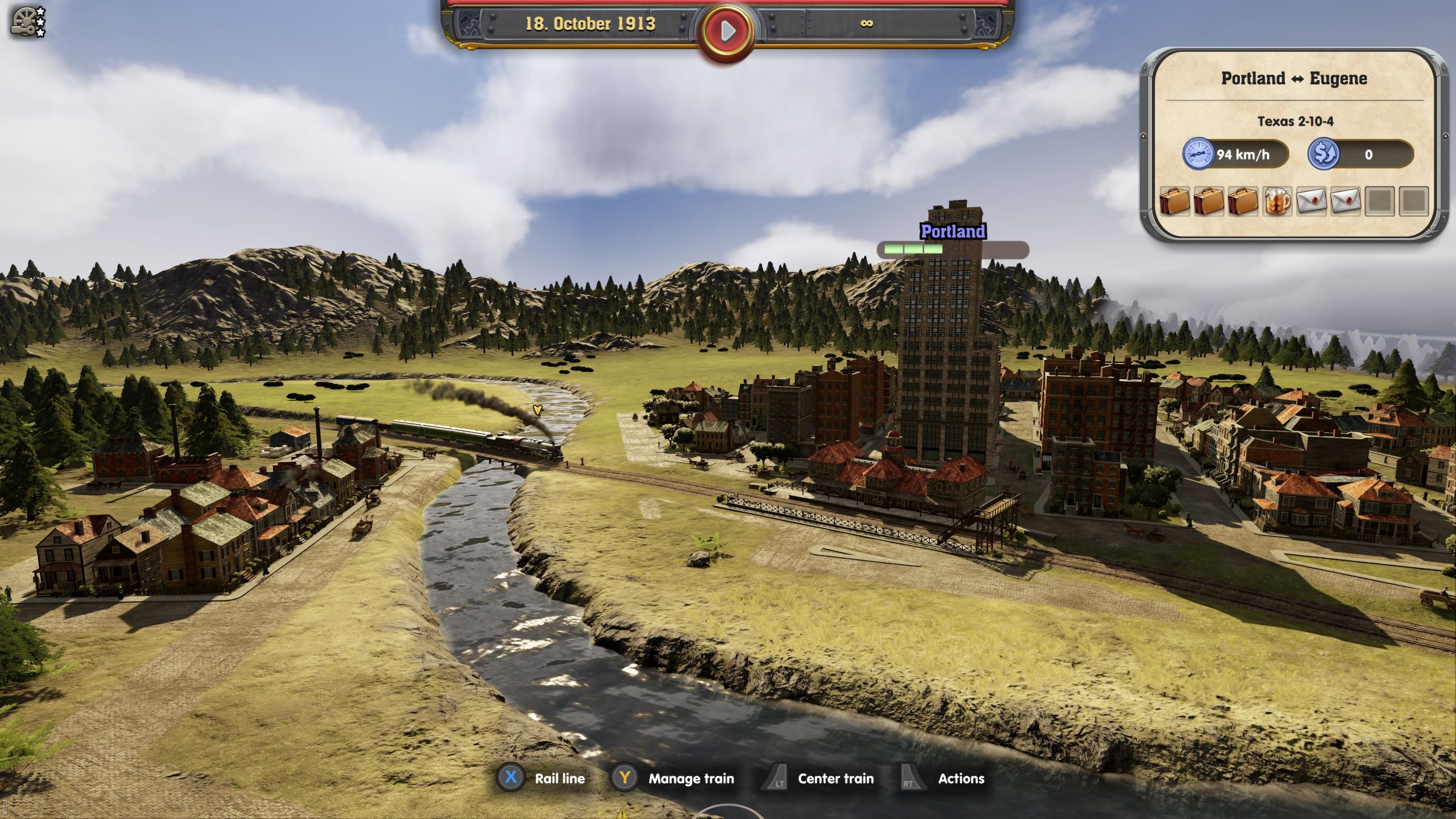
Task: Click the speedometer icon showing 94 km/h
Action: click(x=1198, y=154)
